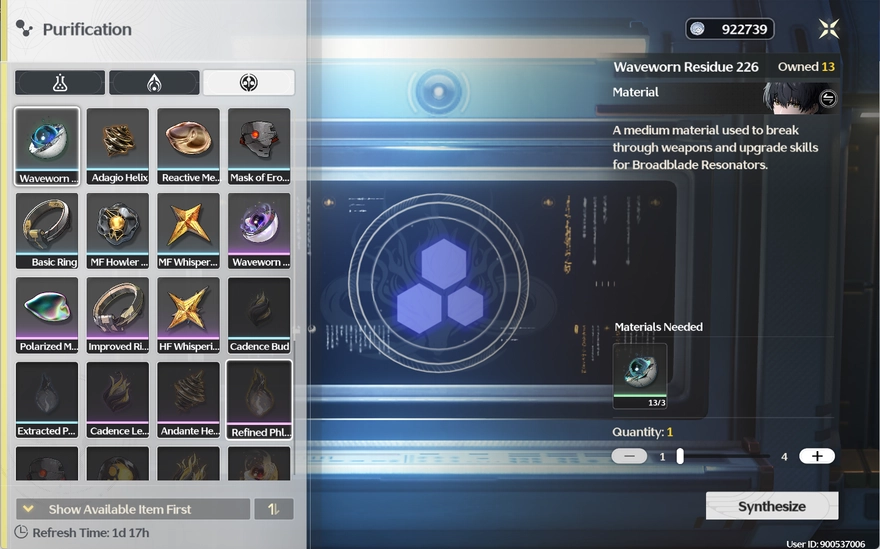The image size is (880, 549).
Task: Pick the MF Howler Core item
Action: [x=118, y=231]
